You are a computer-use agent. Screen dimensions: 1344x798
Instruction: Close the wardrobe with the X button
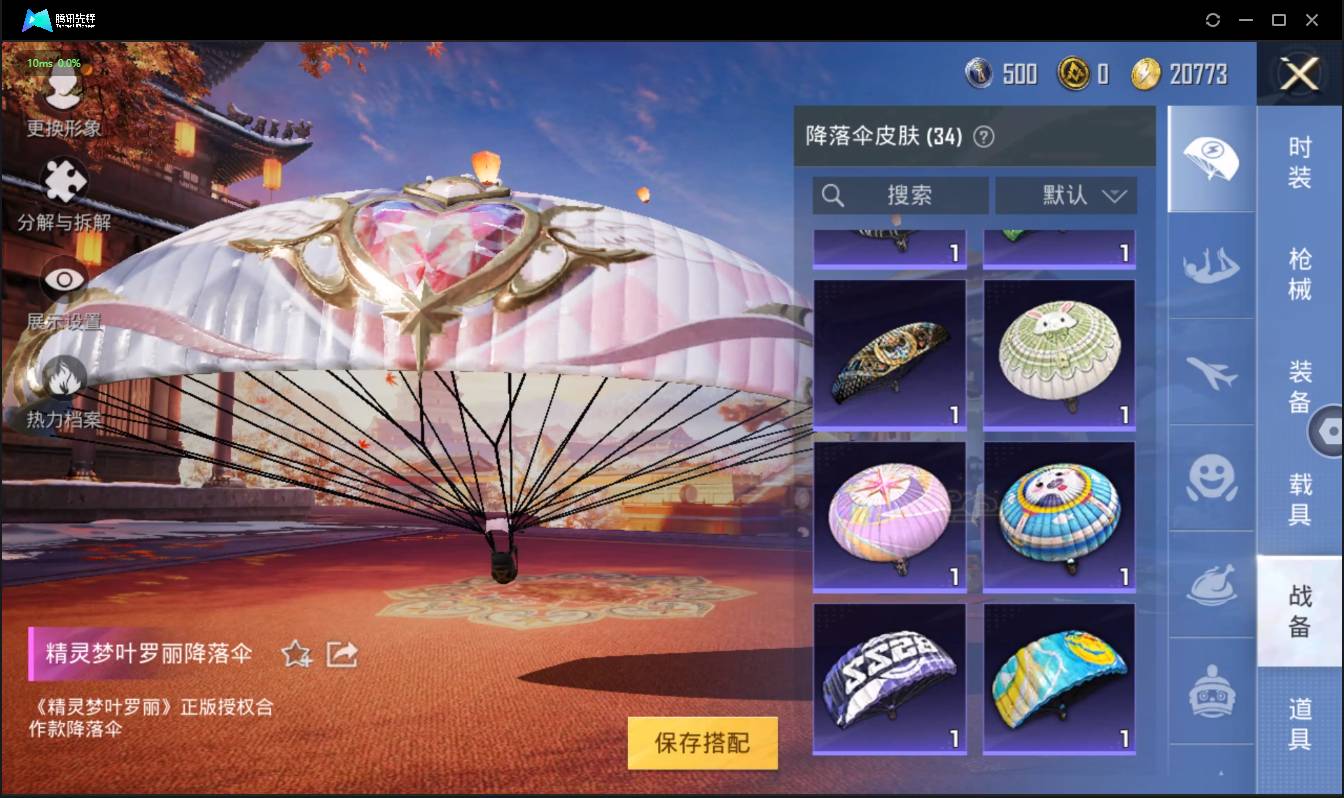point(1299,75)
